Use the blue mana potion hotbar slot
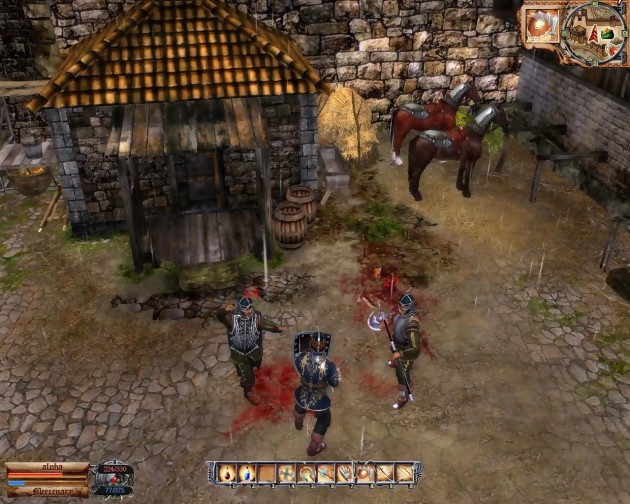This screenshot has height=504, width=630. point(246,473)
